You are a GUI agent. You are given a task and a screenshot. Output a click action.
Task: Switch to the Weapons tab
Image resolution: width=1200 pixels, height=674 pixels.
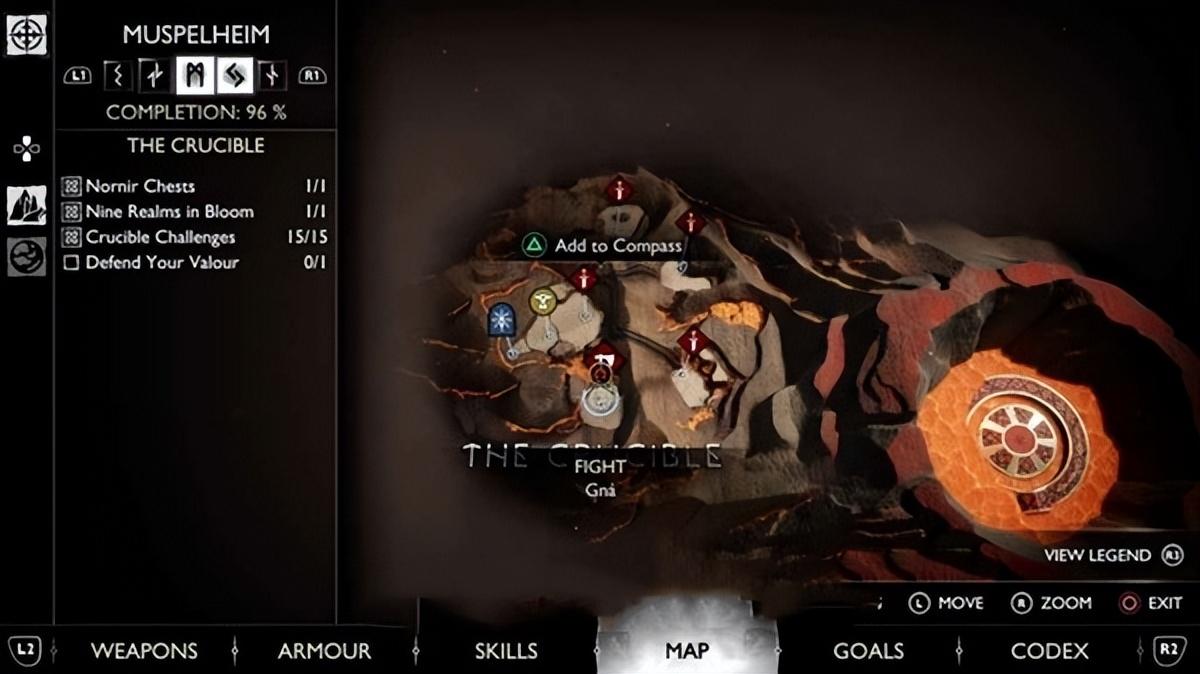point(144,651)
